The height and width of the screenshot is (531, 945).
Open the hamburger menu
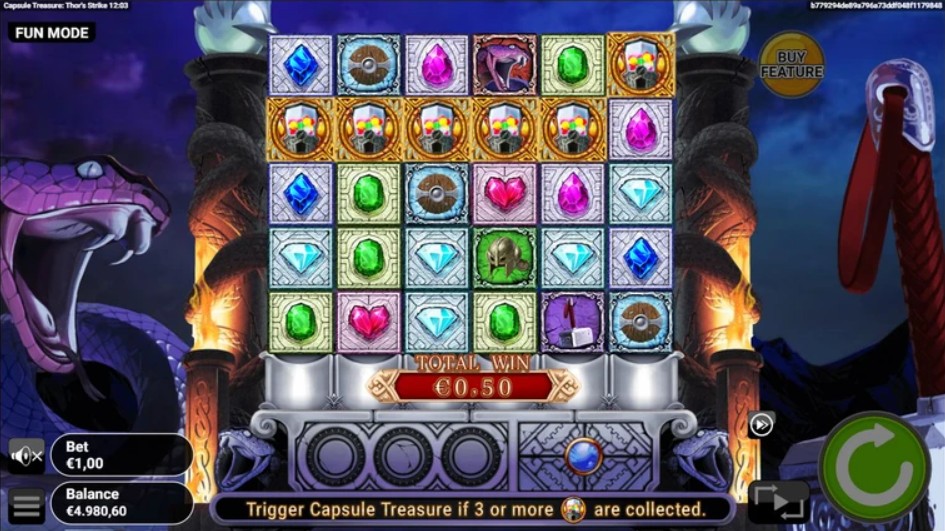(x=27, y=505)
